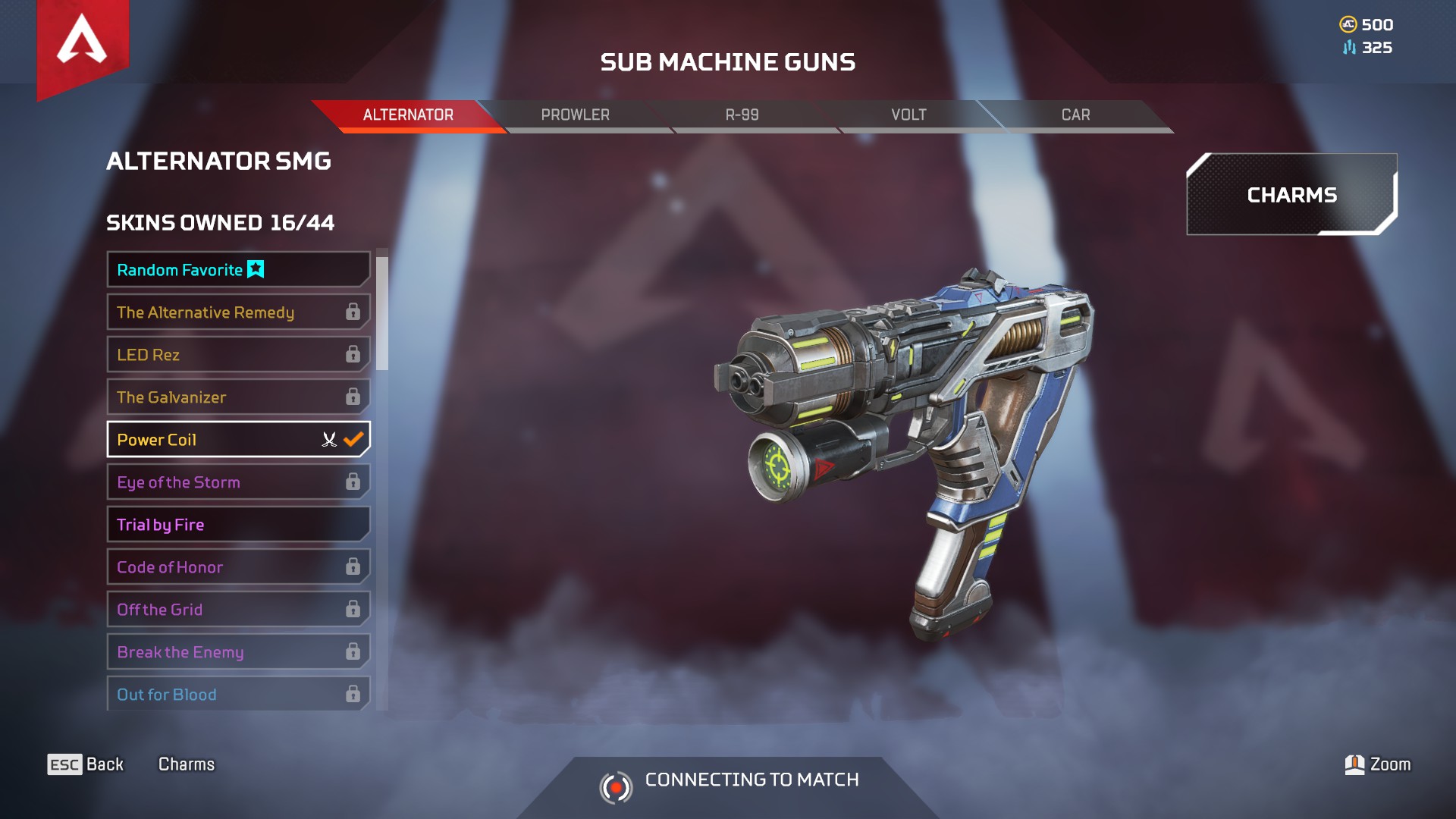
Task: Switch to the Prowler tab
Action: [x=575, y=115]
